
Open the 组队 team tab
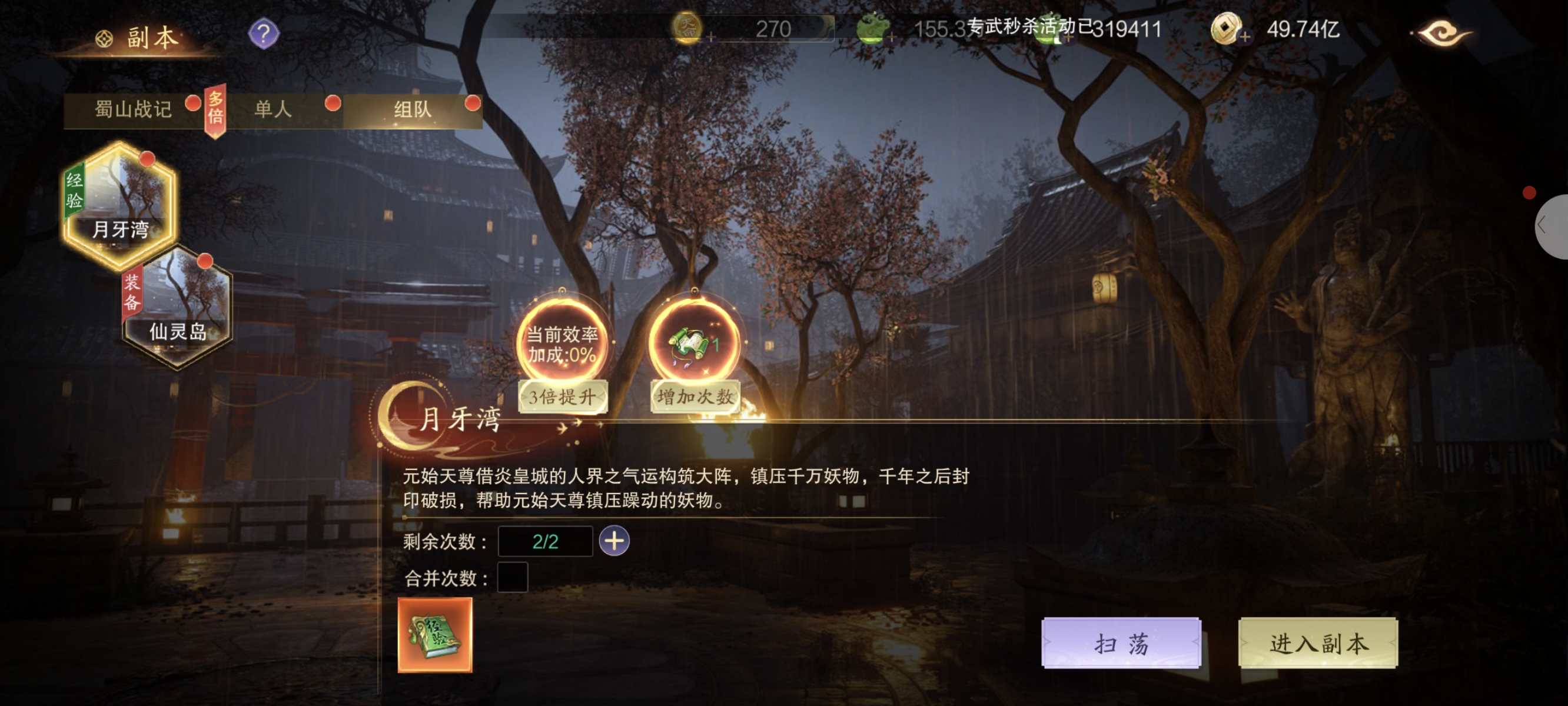pos(412,109)
